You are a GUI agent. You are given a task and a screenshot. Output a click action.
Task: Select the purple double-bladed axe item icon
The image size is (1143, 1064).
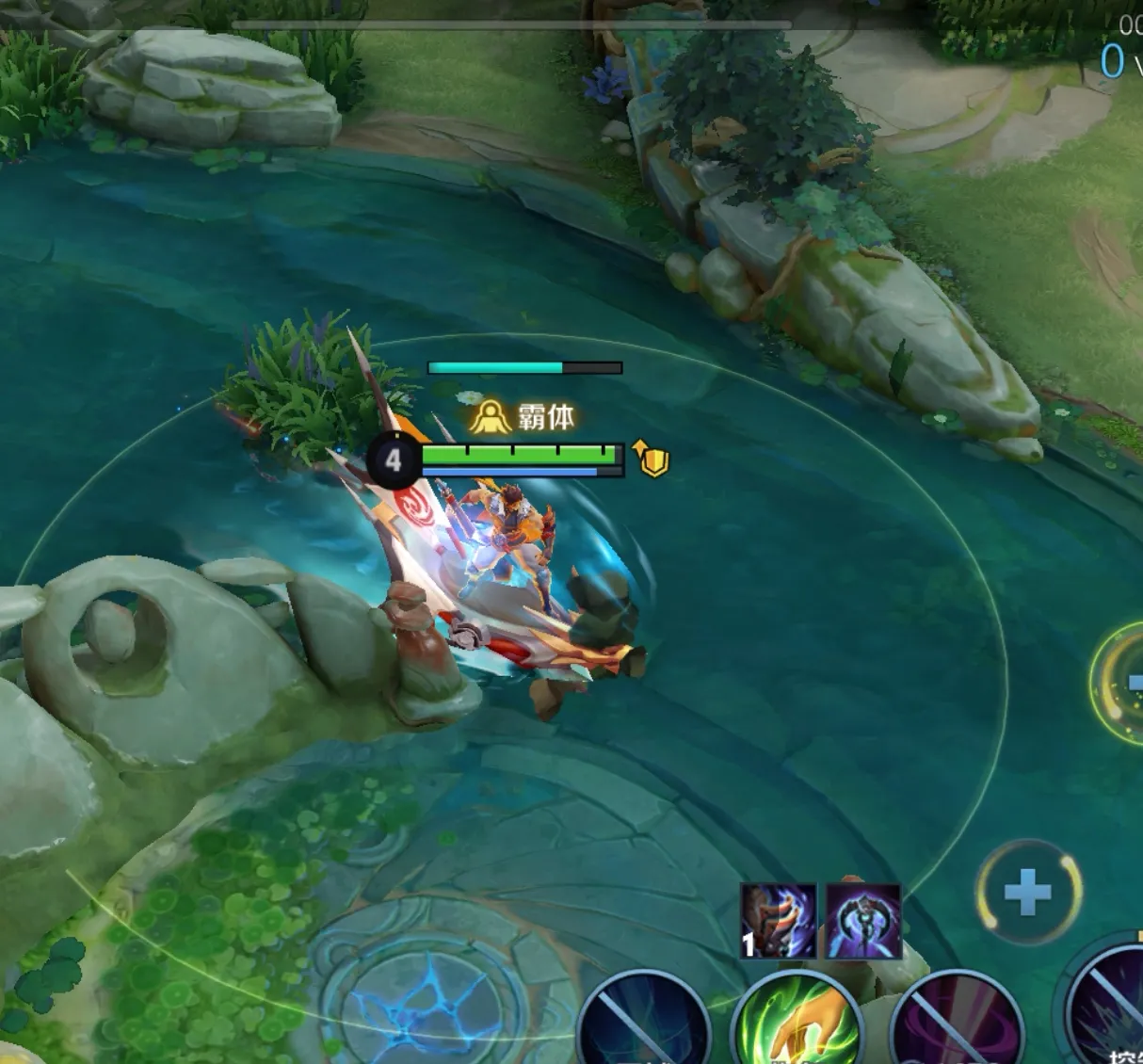[863, 920]
